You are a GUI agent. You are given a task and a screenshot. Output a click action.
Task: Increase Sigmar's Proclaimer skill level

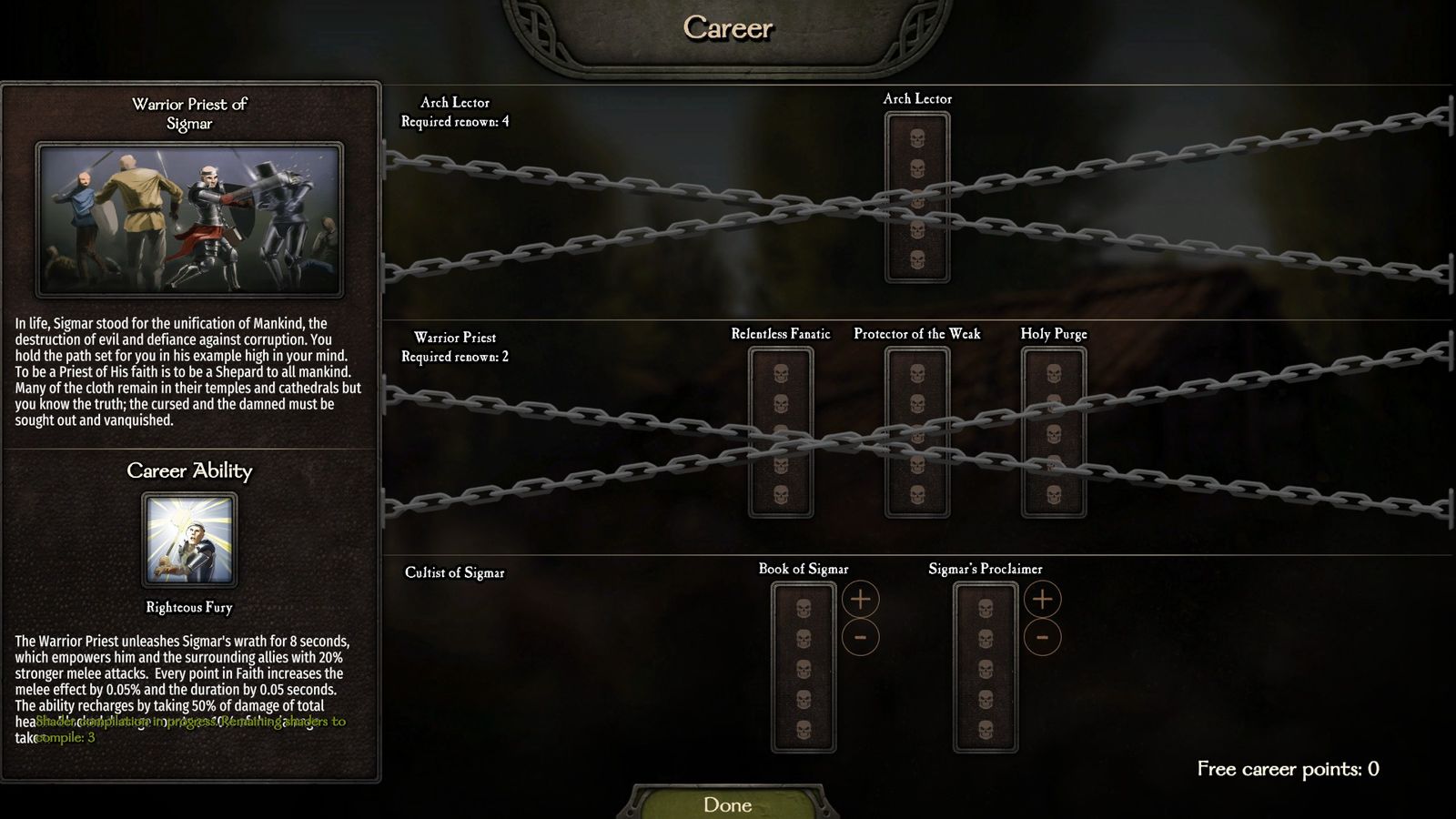click(1042, 599)
